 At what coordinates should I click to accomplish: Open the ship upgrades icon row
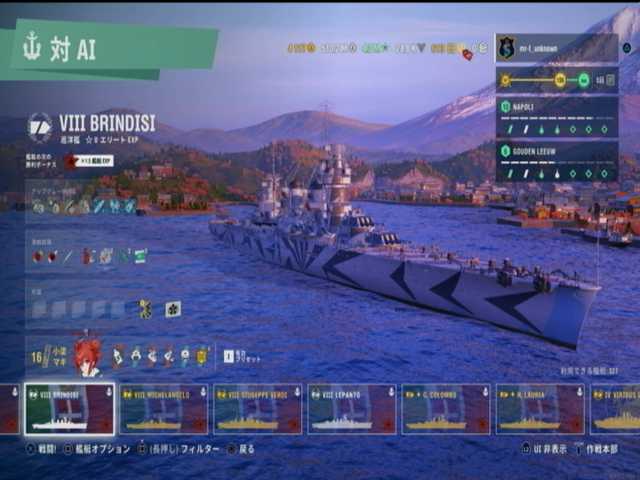pyautogui.click(x=83, y=206)
